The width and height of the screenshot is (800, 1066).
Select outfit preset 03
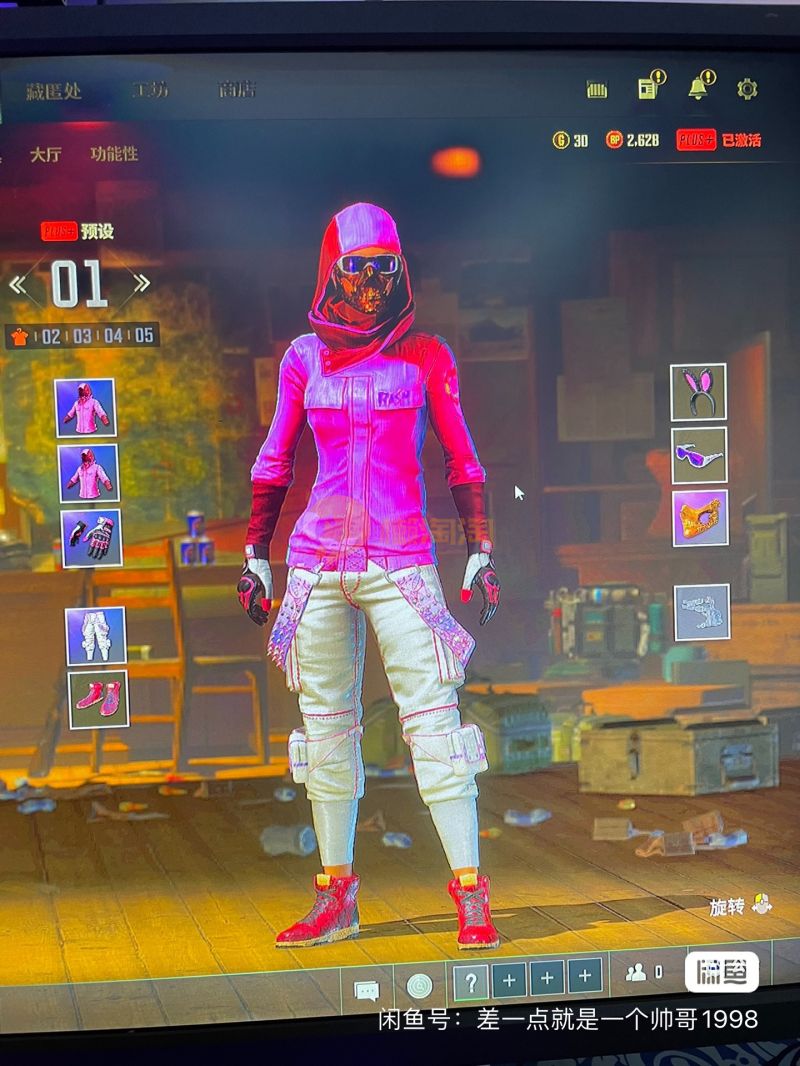pyautogui.click(x=82, y=336)
